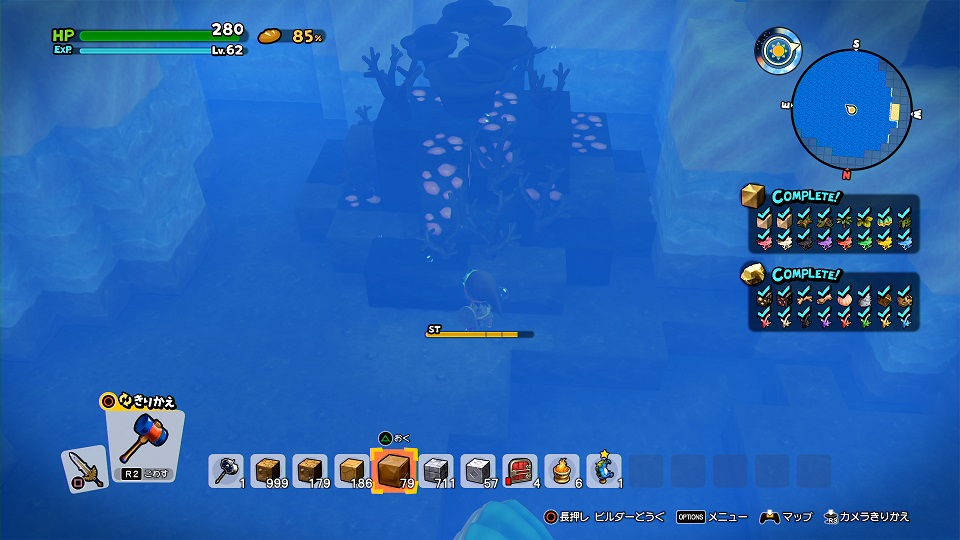
Task: Select the blue ornament with star slot
Action: tap(604, 470)
